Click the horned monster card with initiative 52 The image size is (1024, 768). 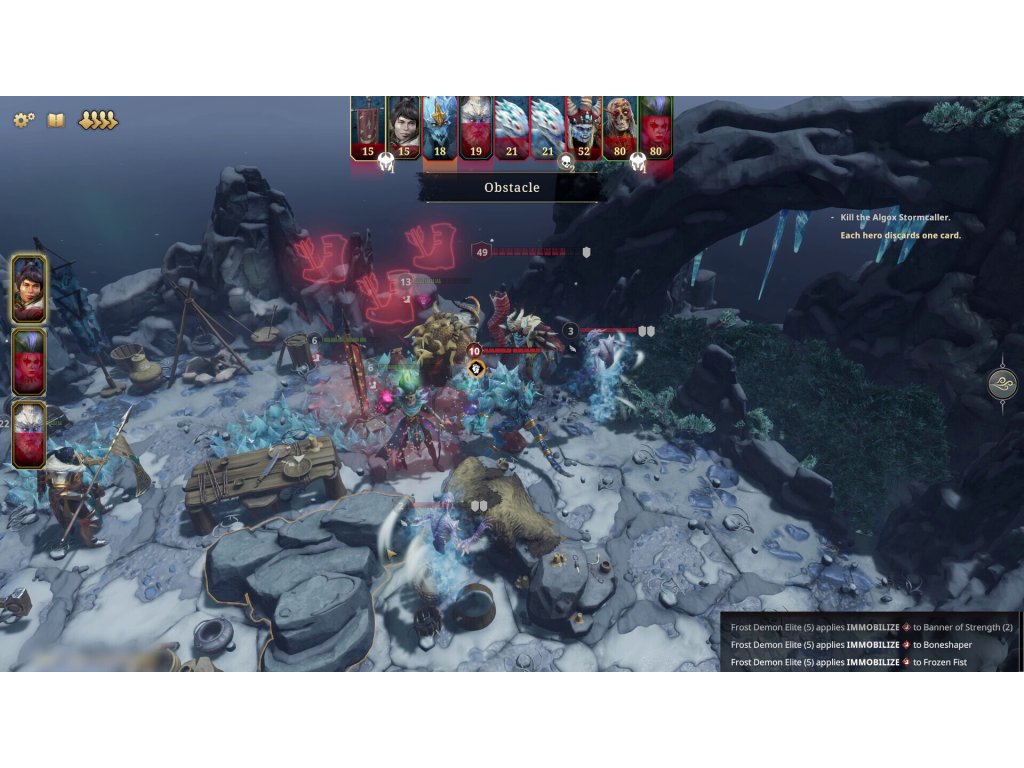pos(584,127)
